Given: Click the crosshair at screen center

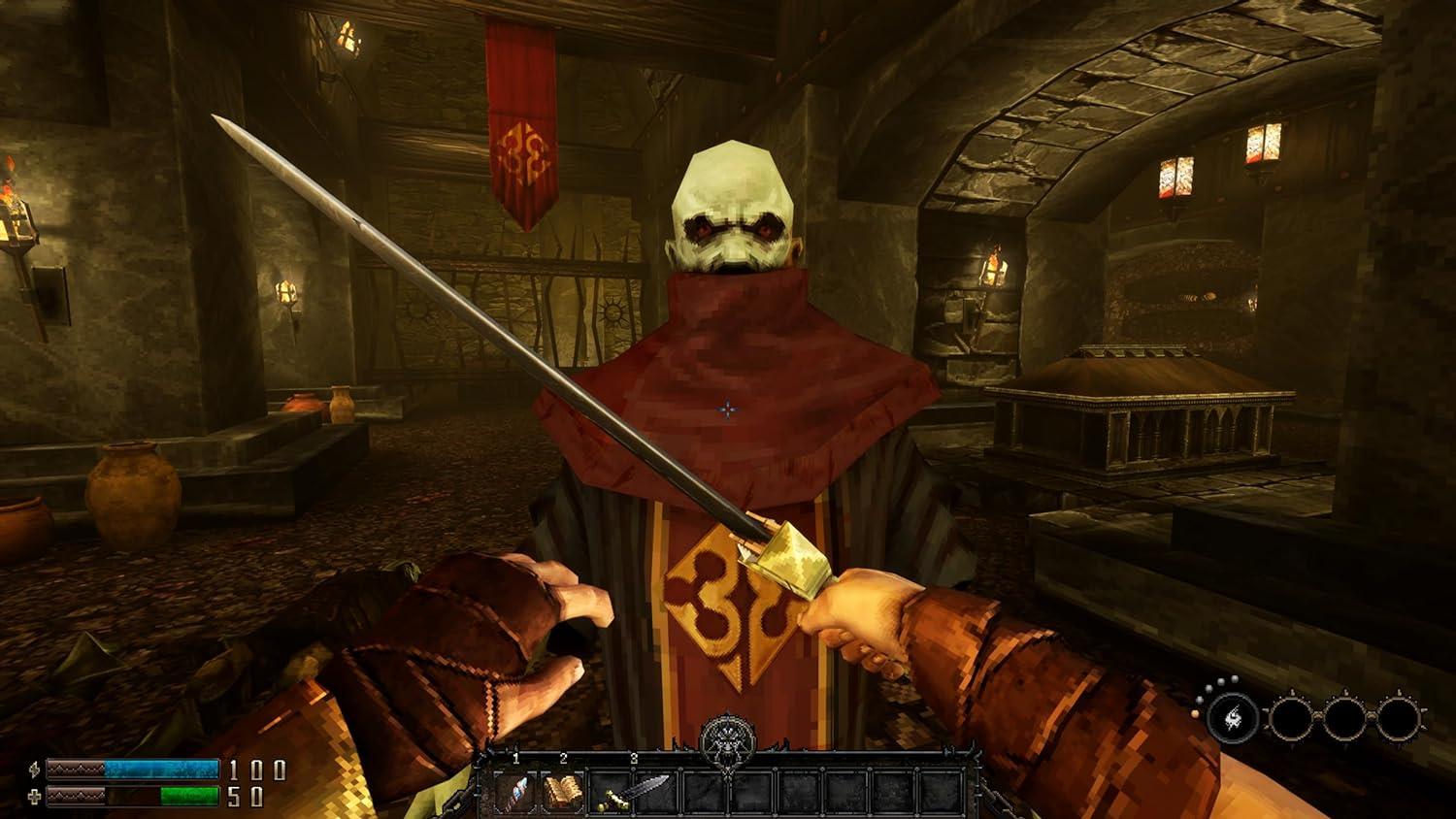Looking at the screenshot, I should click(x=728, y=409).
